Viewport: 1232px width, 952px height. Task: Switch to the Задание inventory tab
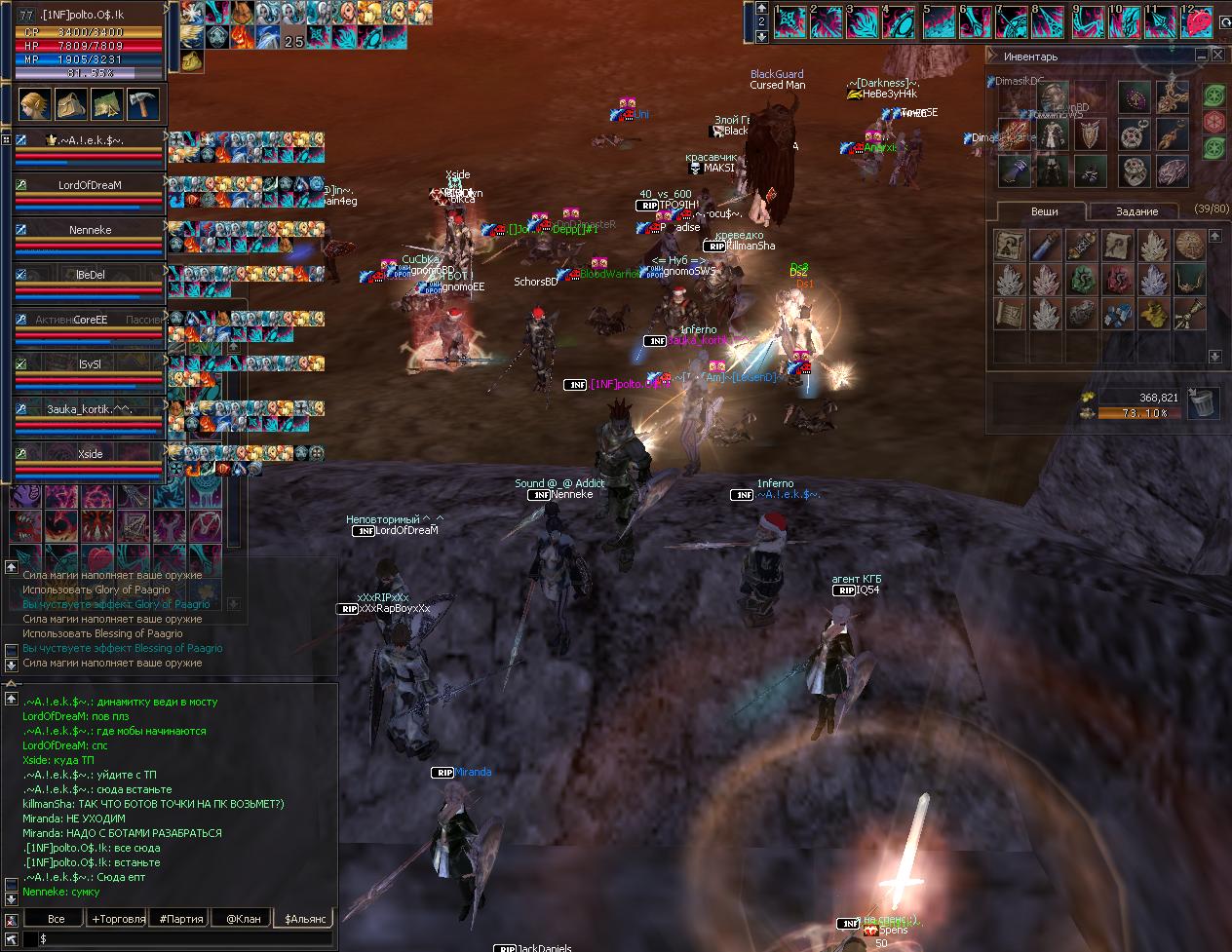pos(1136,210)
